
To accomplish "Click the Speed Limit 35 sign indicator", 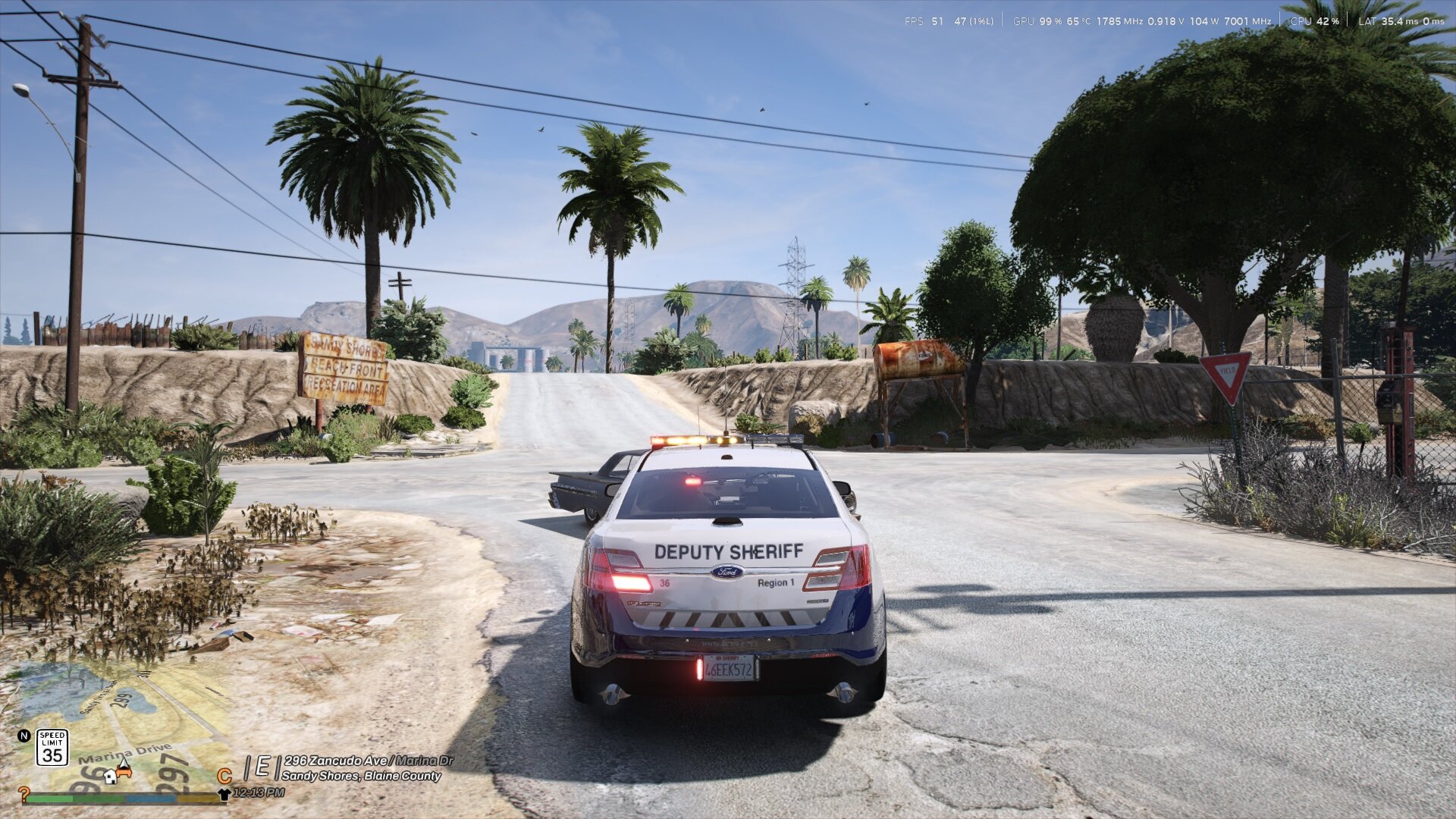I will pyautogui.click(x=52, y=747).
